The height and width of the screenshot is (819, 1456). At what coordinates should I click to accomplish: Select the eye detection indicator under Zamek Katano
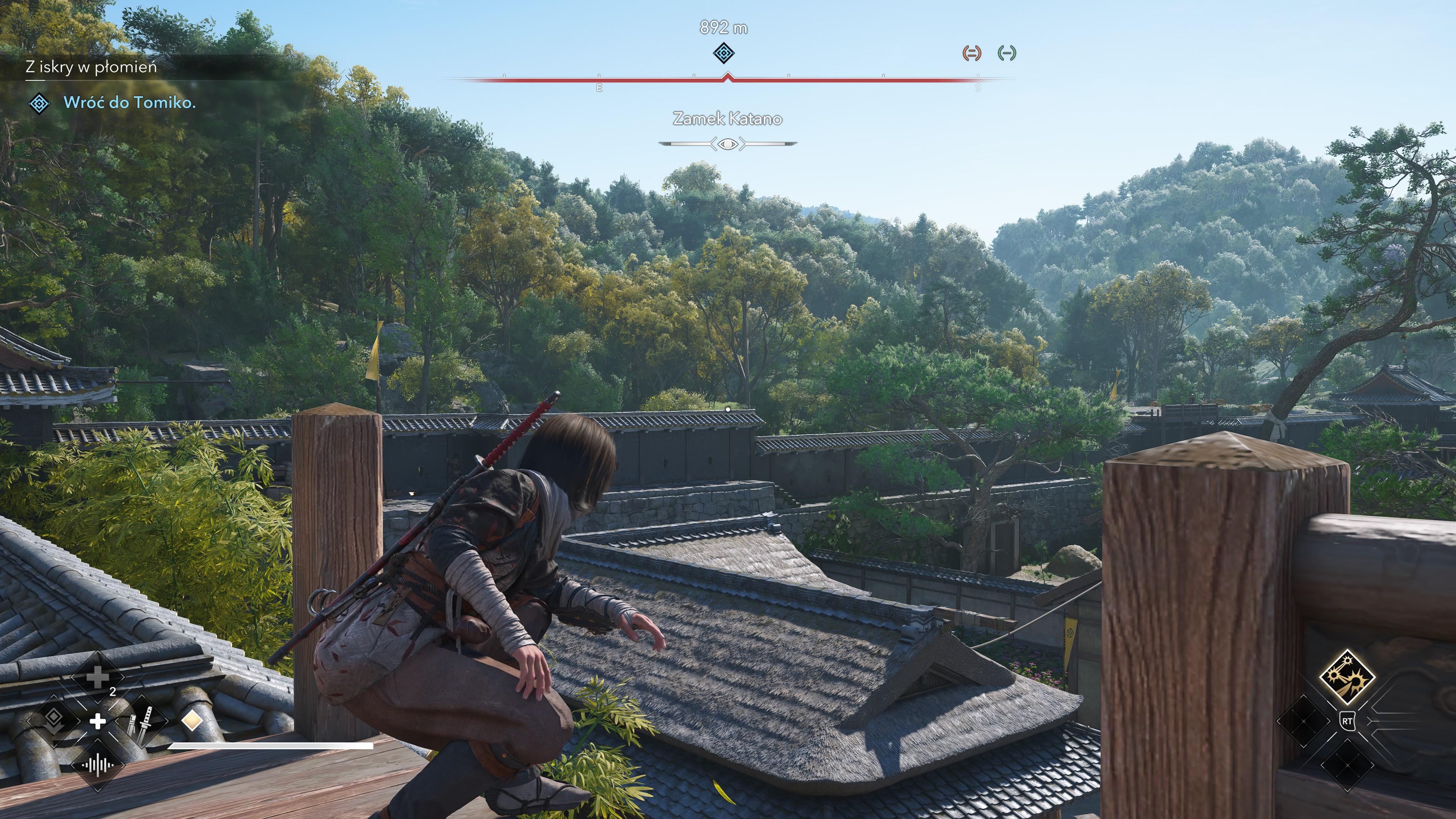(x=728, y=144)
